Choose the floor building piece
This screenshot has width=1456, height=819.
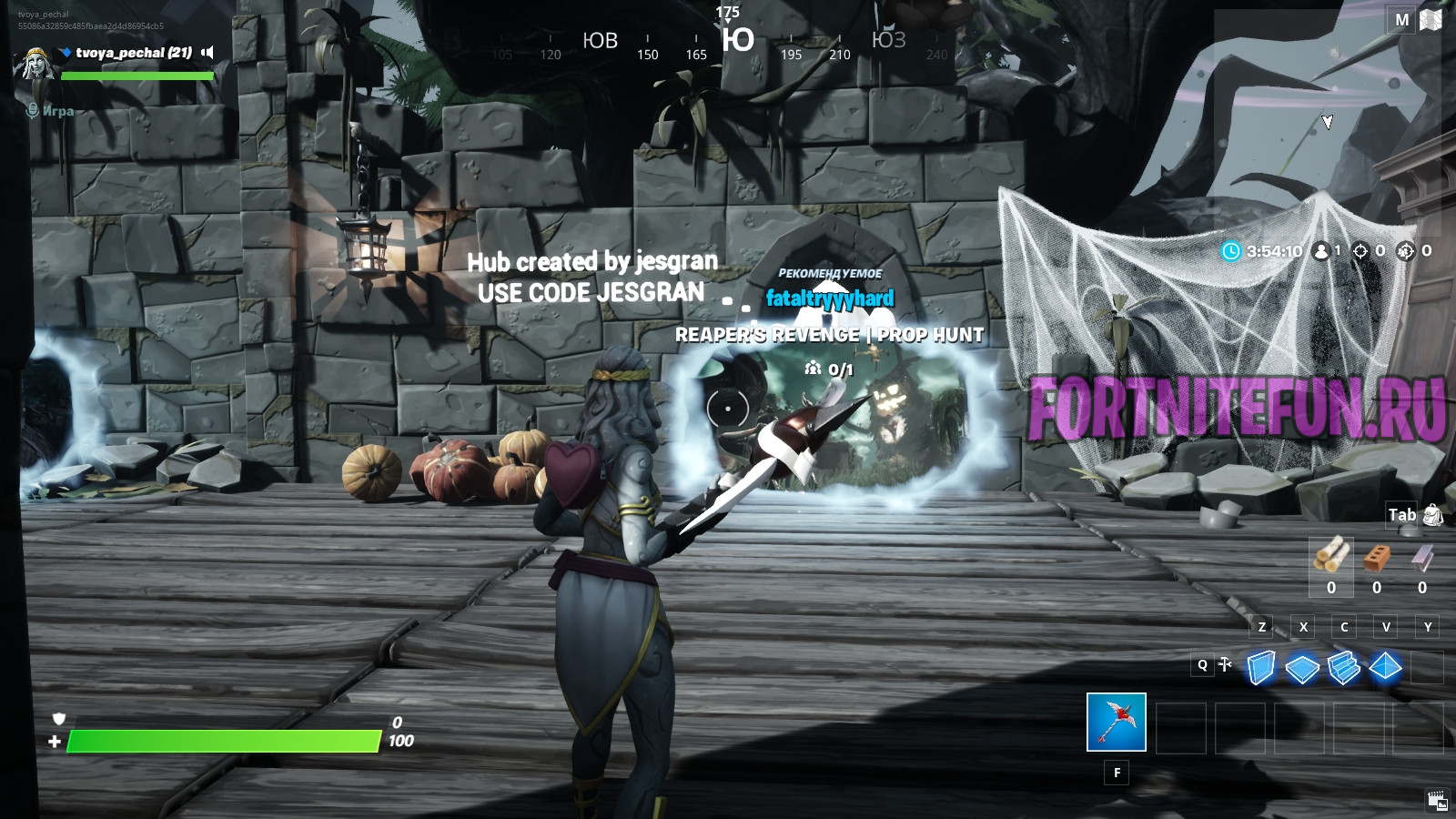point(1302,669)
